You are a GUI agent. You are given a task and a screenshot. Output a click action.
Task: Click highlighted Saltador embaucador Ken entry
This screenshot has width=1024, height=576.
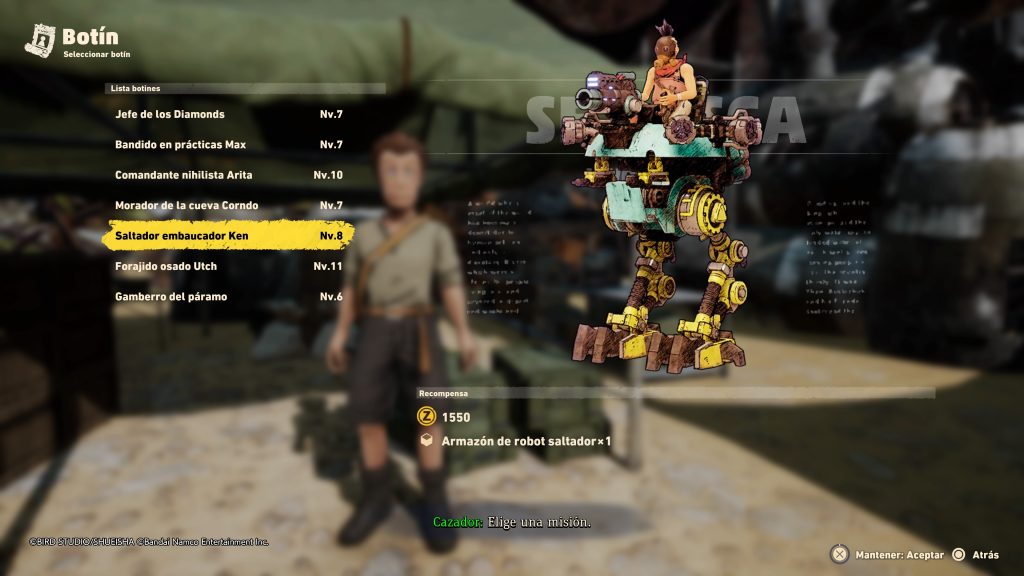tap(228, 236)
